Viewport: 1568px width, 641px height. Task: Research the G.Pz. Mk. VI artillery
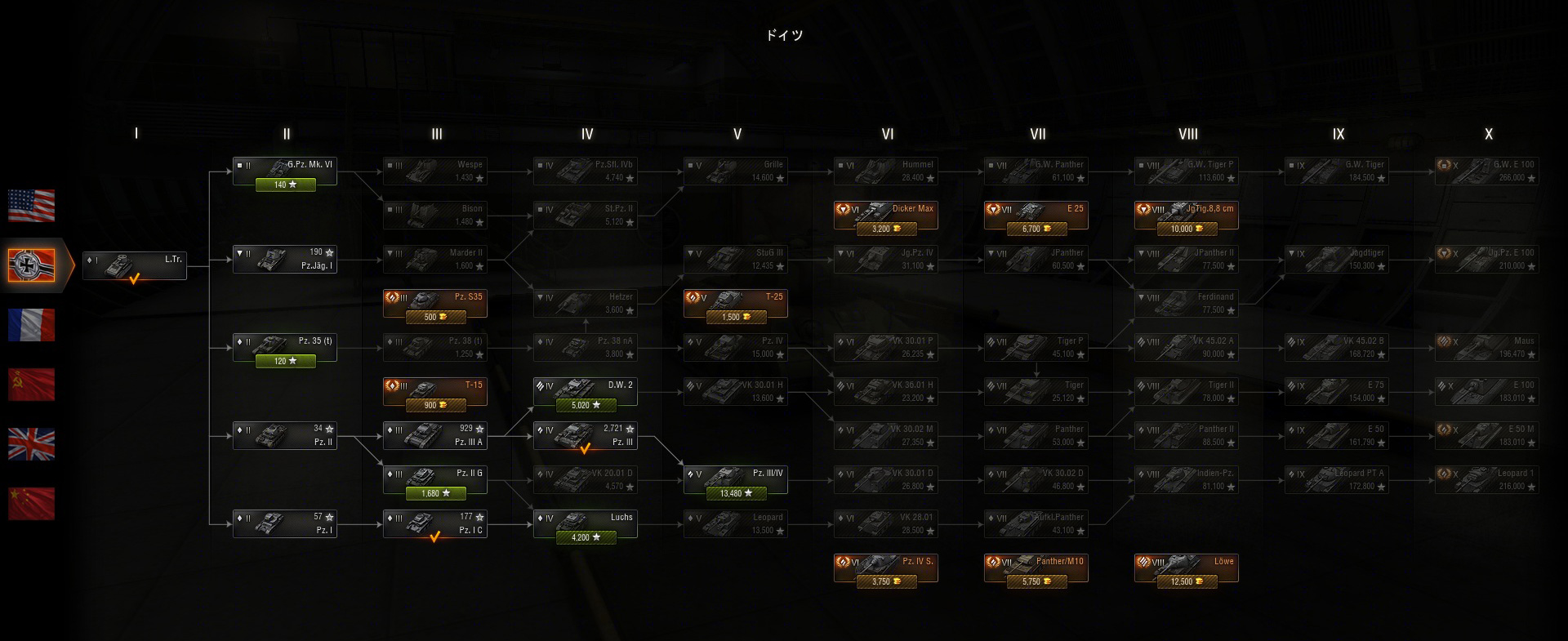(x=285, y=171)
